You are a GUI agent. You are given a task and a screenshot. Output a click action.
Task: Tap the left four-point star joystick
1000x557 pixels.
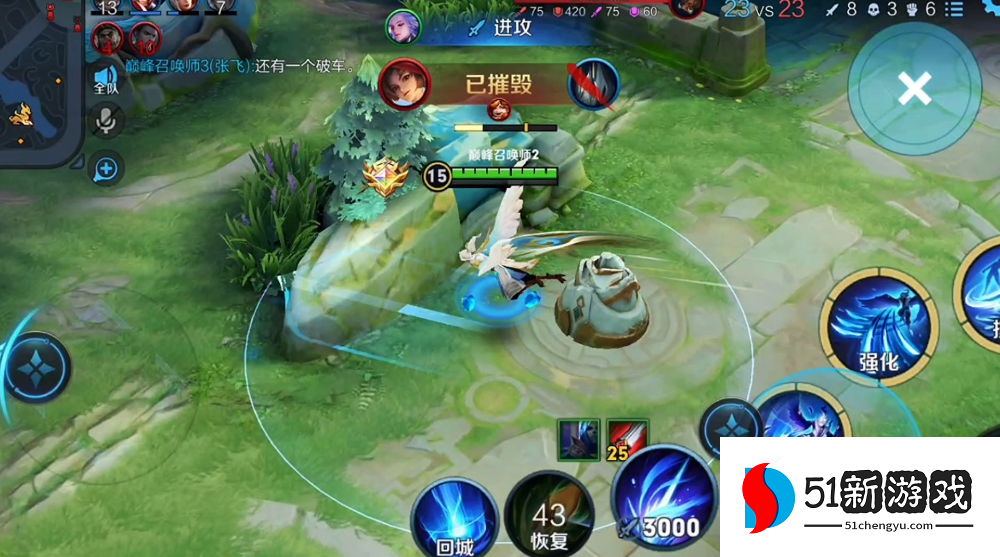[37, 367]
